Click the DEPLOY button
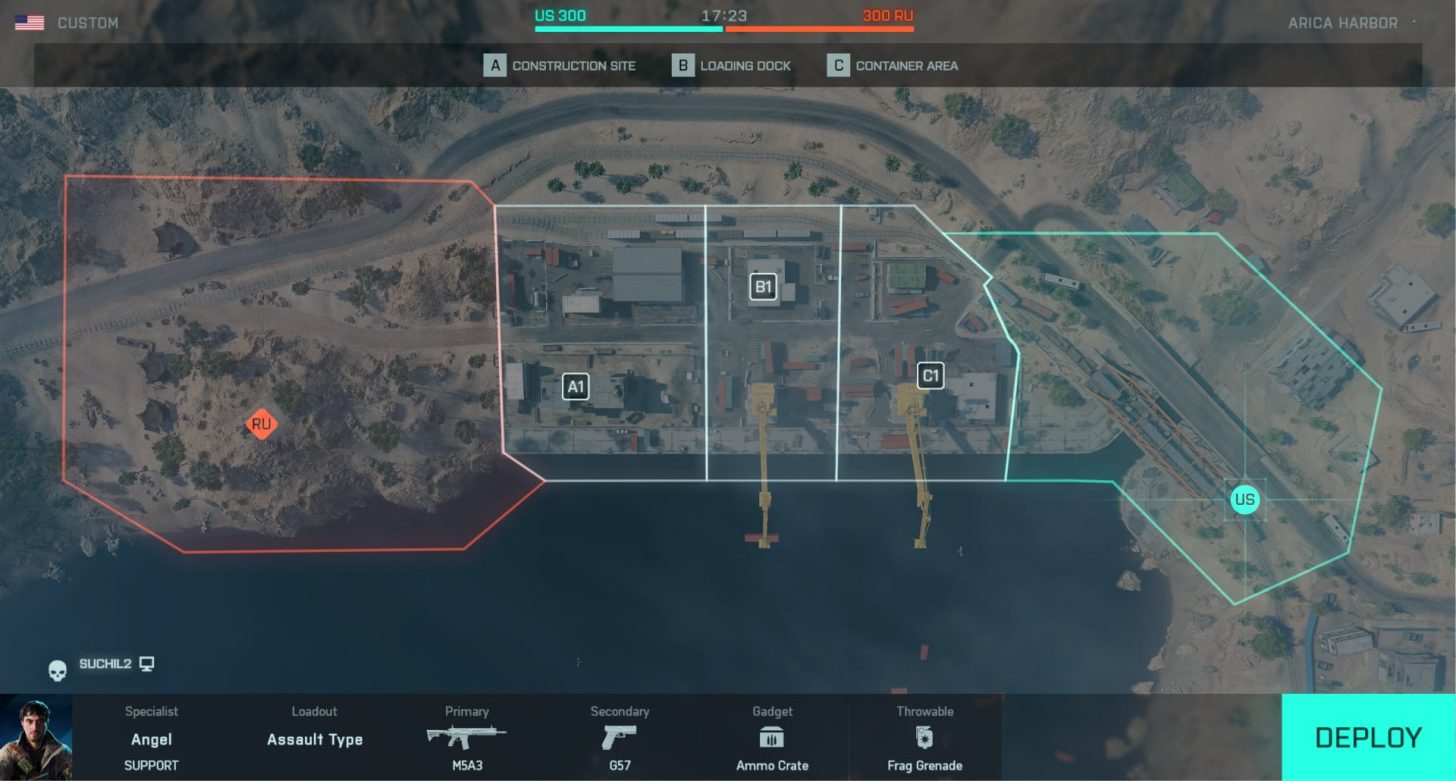Image resolution: width=1456 pixels, height=781 pixels. click(x=1368, y=738)
